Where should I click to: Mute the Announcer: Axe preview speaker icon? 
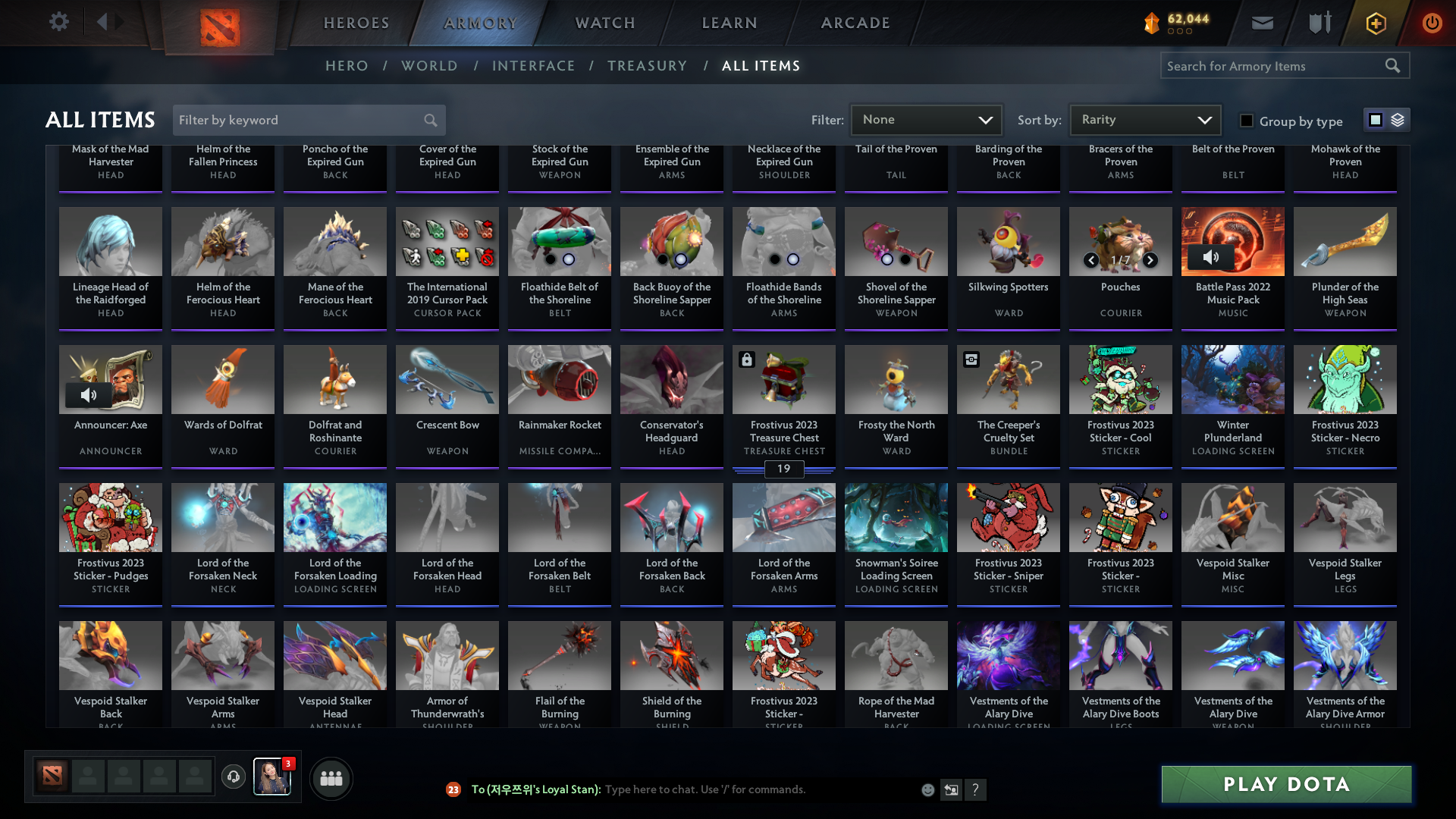click(x=90, y=394)
